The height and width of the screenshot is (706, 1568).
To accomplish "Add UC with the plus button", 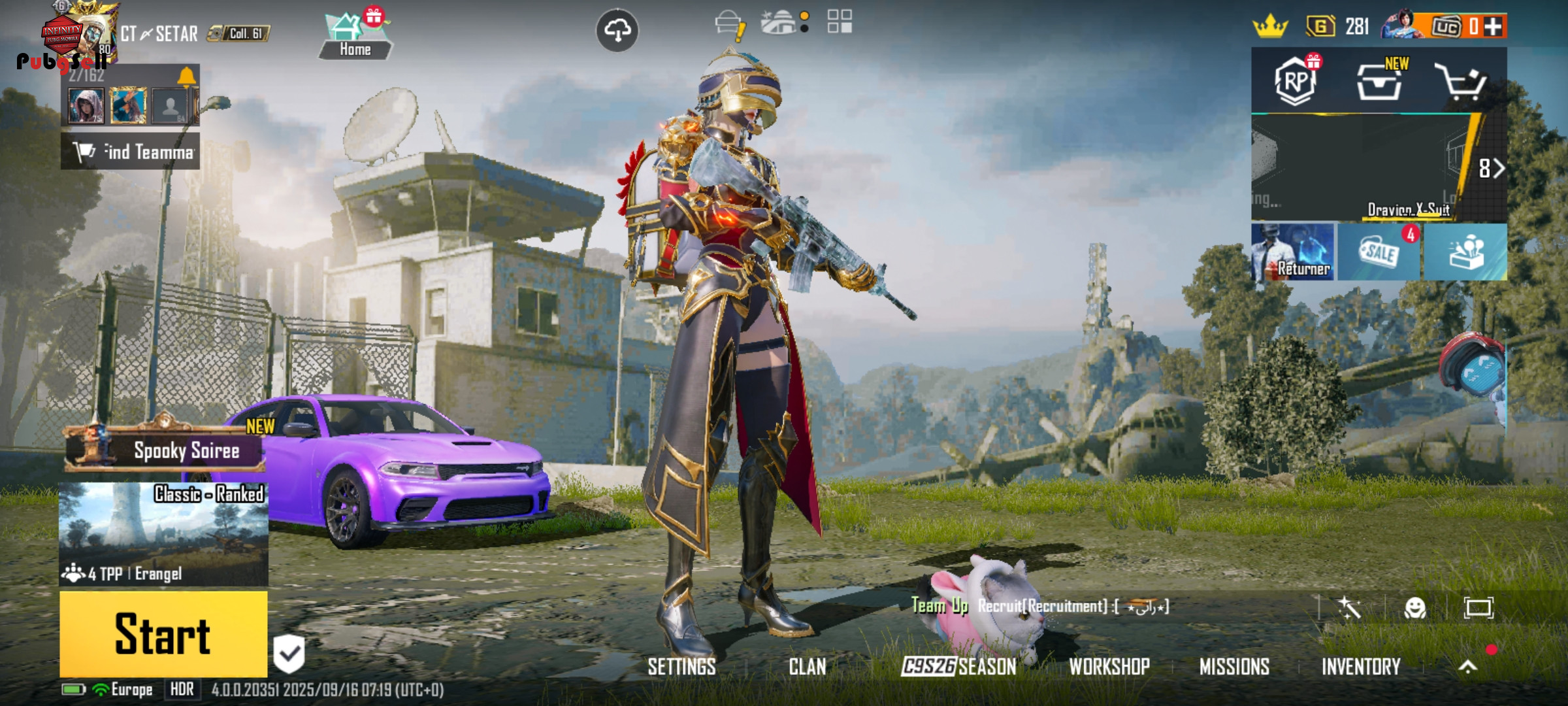I will tap(1493, 27).
